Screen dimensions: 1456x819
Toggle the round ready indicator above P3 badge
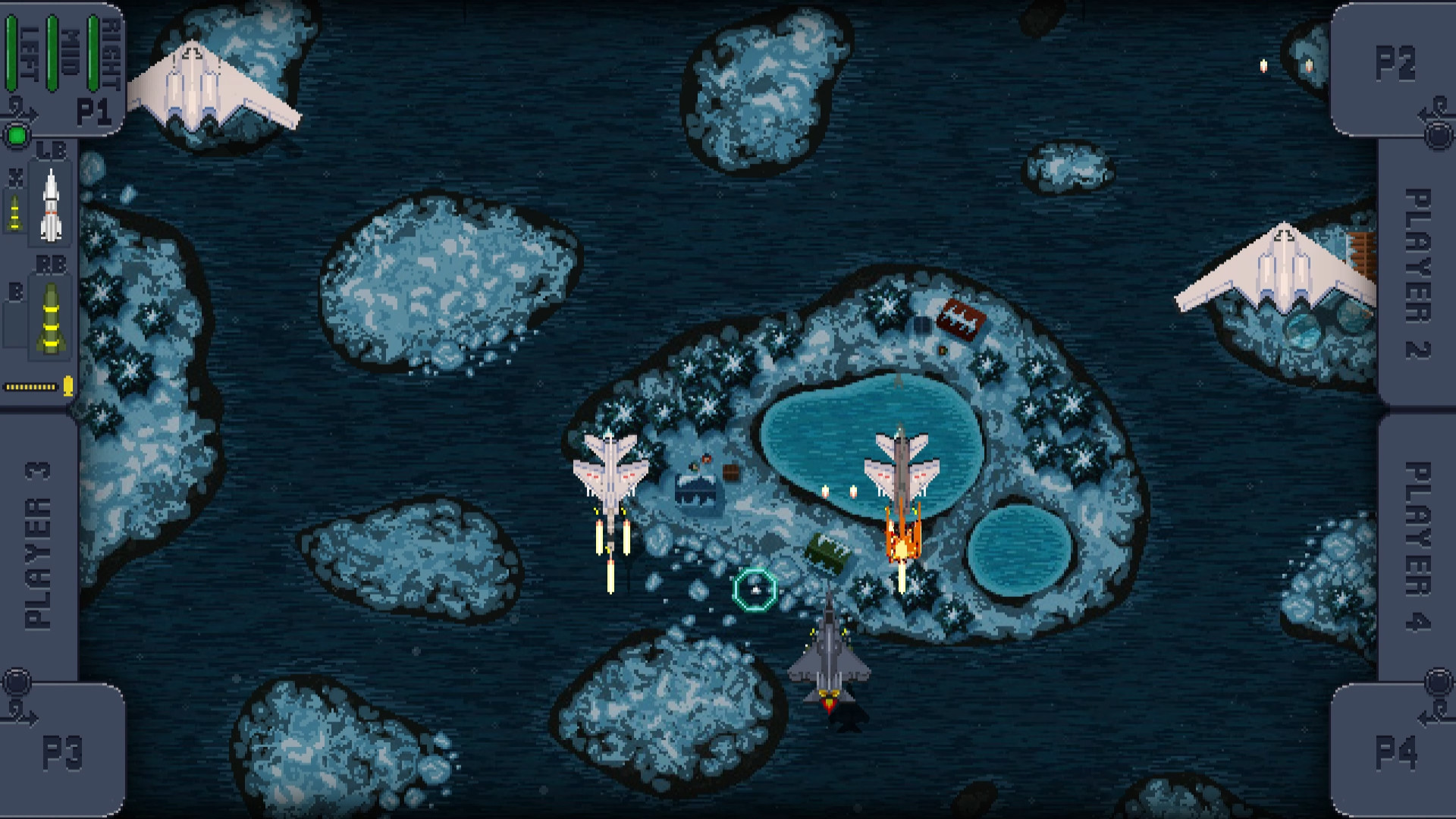19,681
